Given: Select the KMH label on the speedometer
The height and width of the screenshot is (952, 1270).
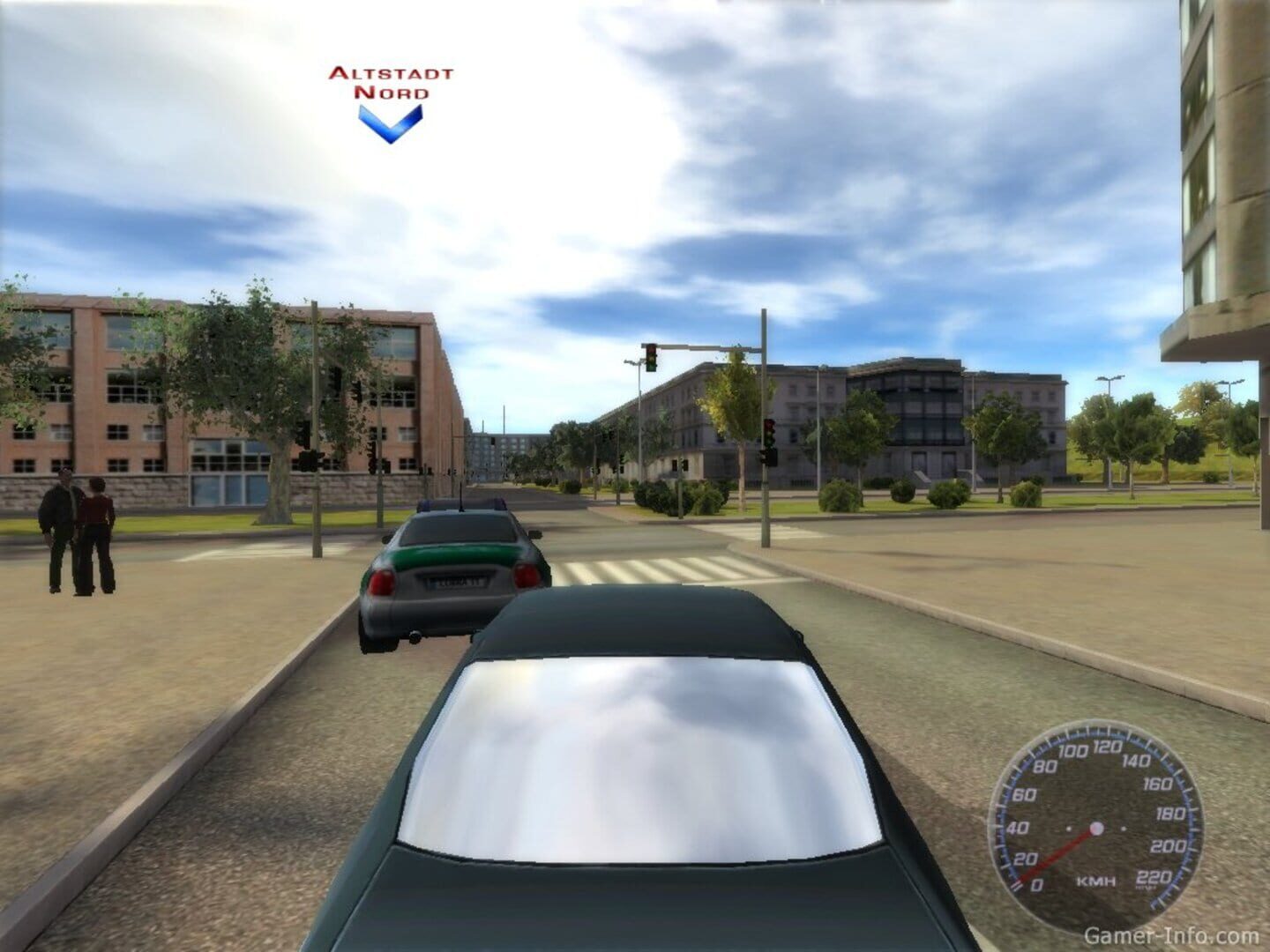Looking at the screenshot, I should 1096,881.
